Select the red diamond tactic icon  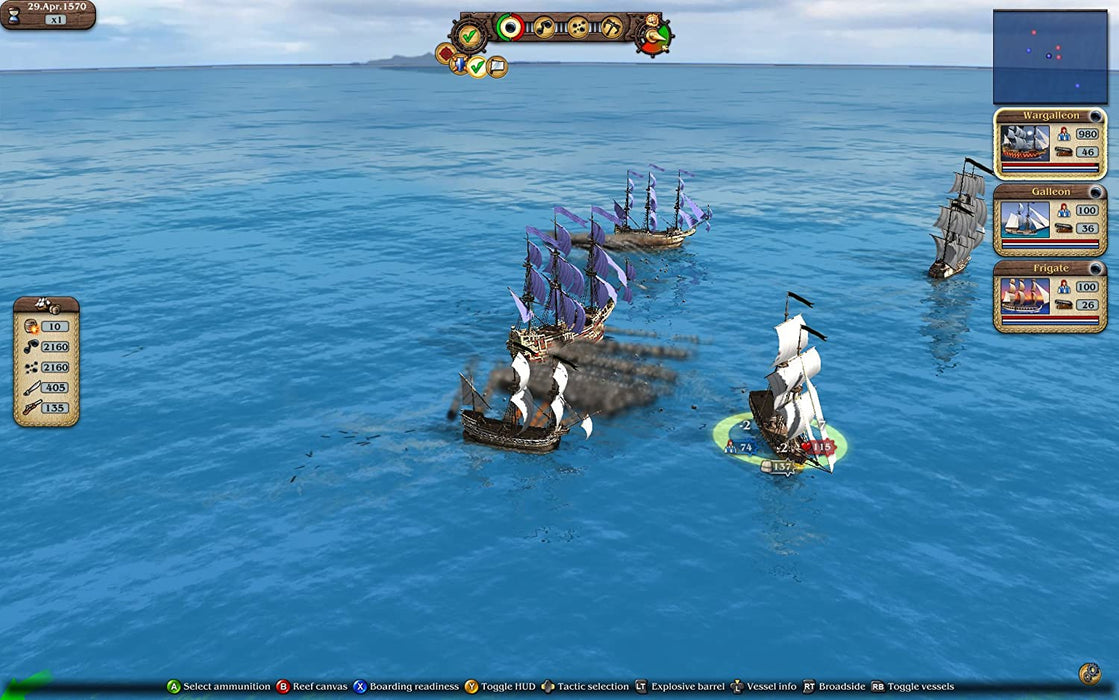click(x=445, y=53)
